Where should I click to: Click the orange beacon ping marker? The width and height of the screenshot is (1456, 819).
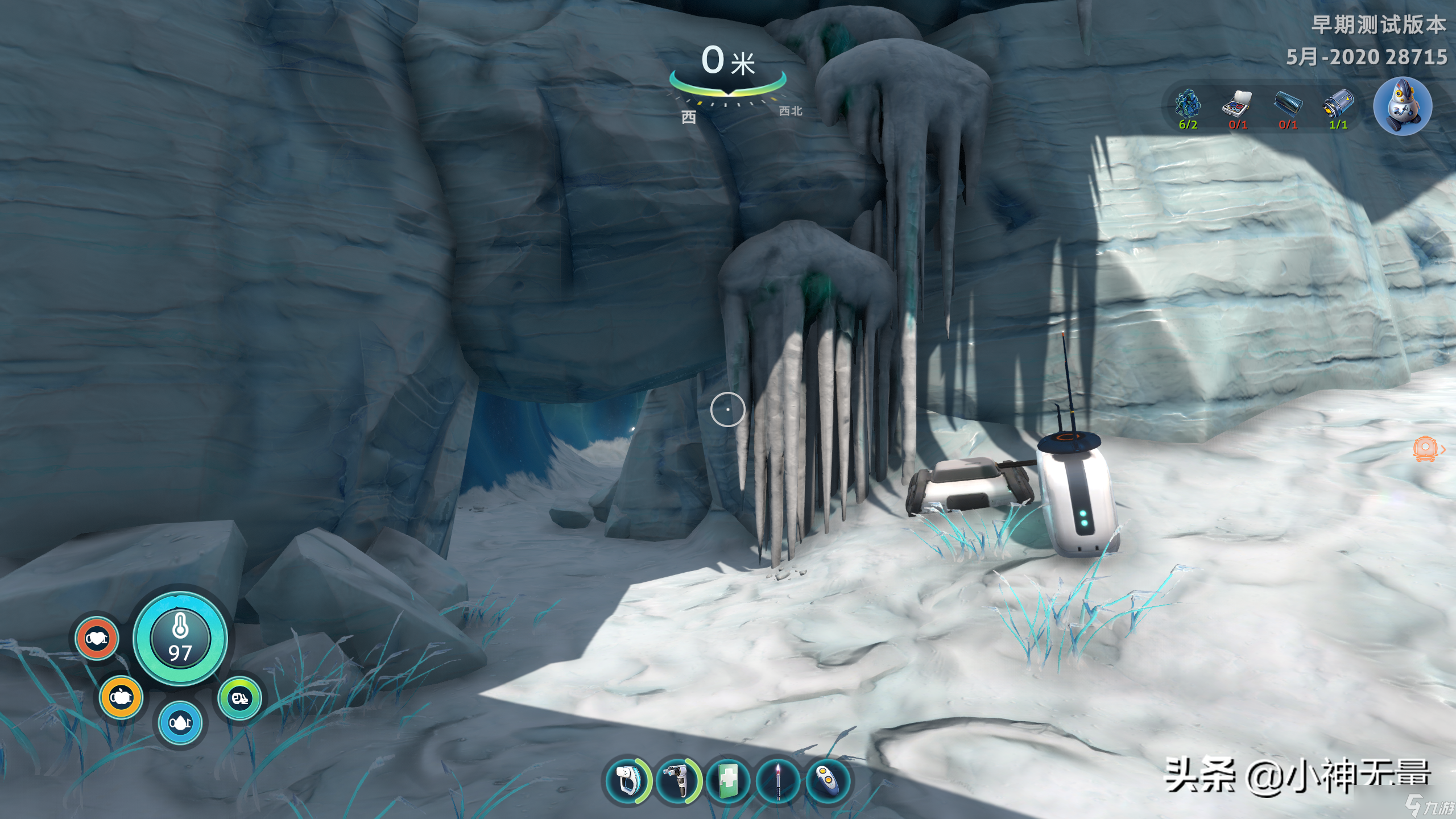tap(1425, 449)
